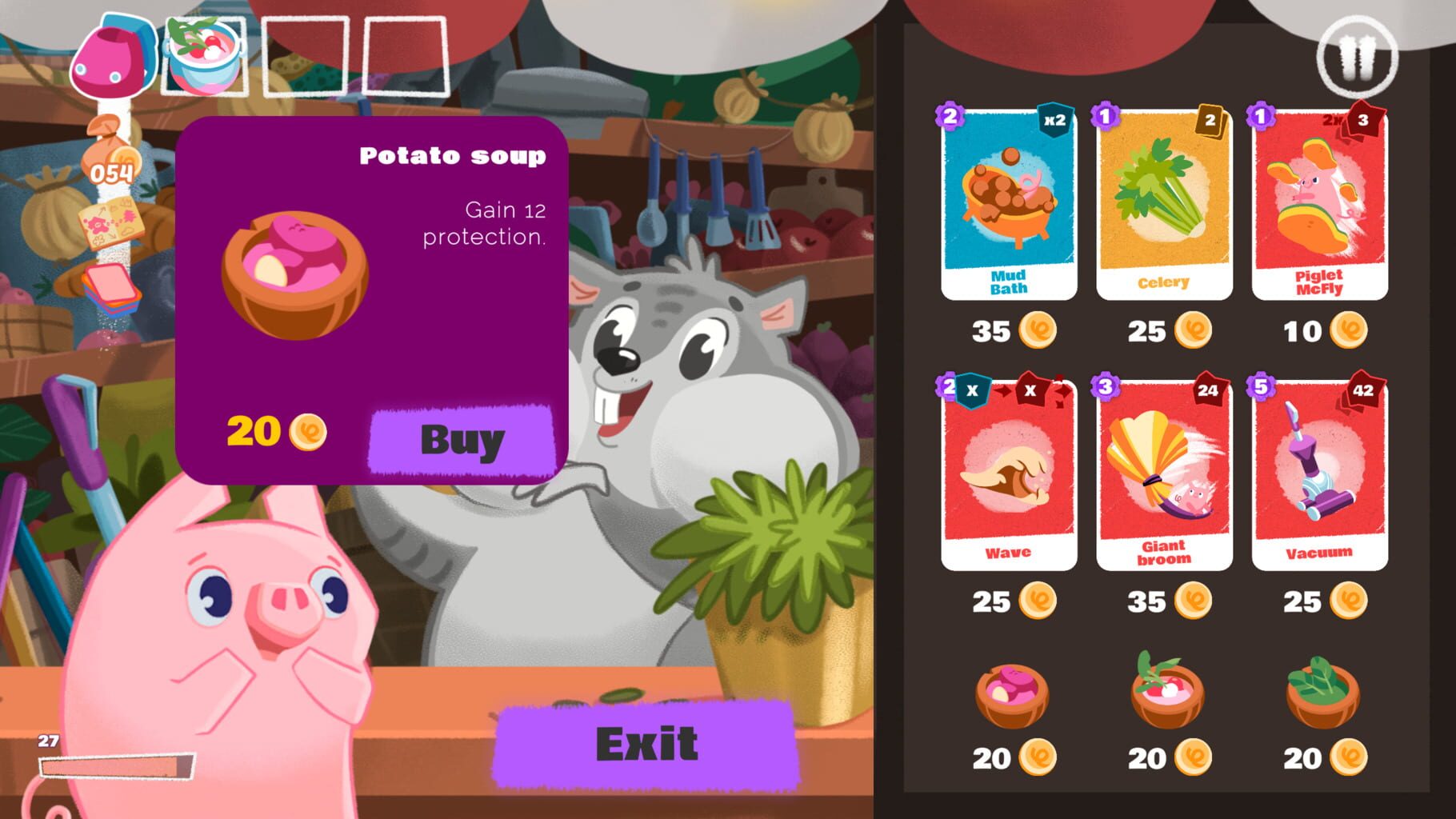Select the Celery card
Screen dimensions: 1456x819
[1163, 204]
